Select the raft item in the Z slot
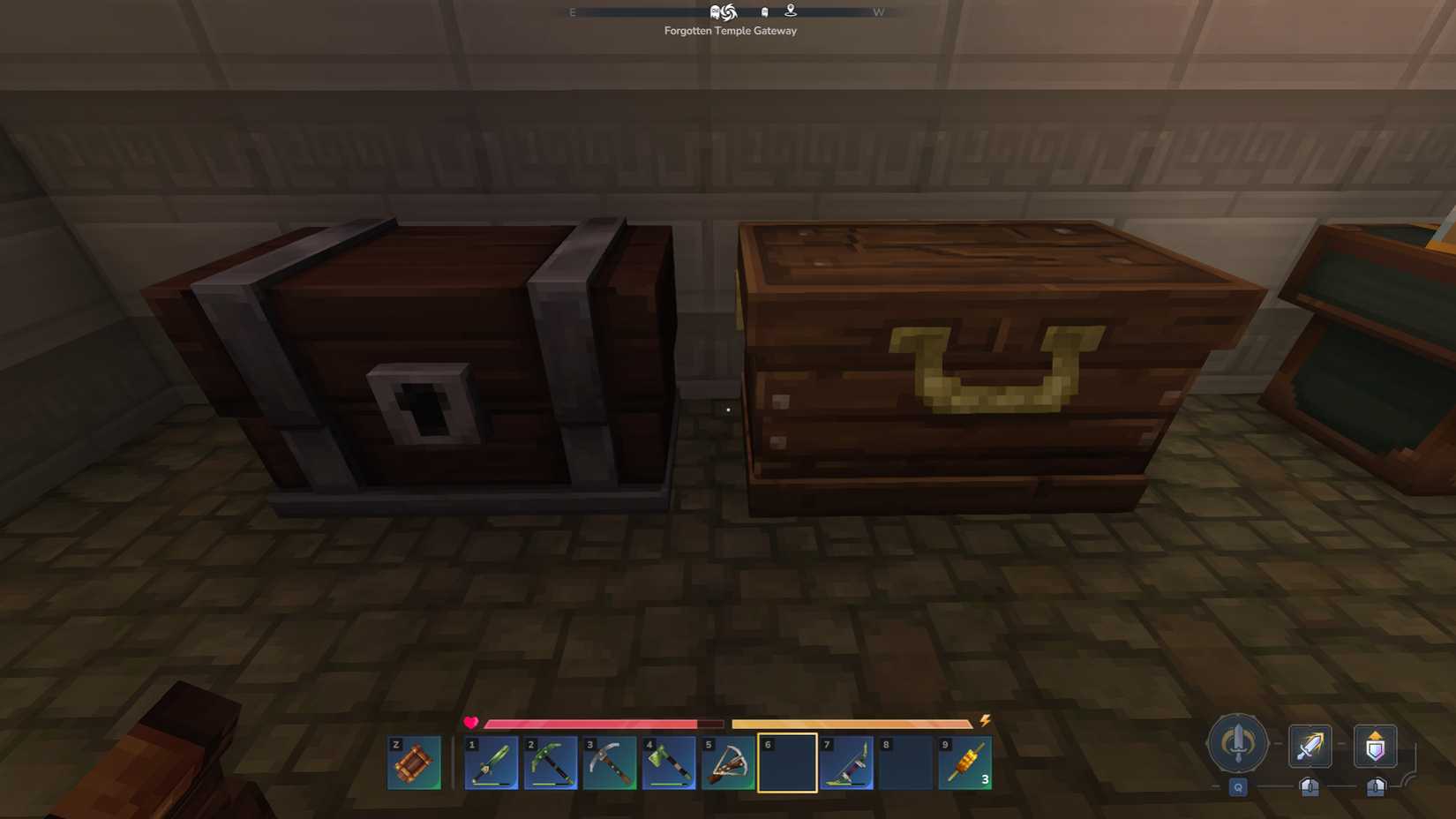Viewport: 1456px width, 819px height. point(414,763)
